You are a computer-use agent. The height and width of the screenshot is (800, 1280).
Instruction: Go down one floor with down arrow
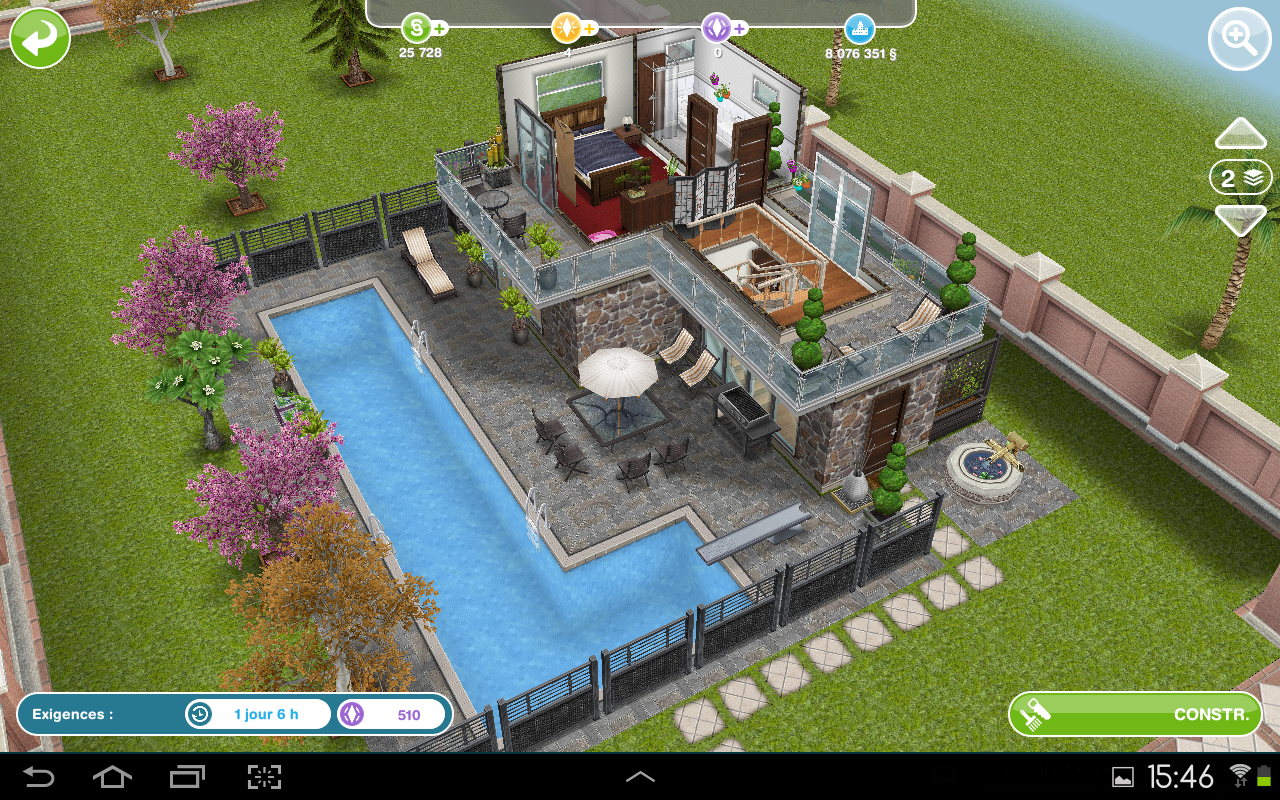coord(1240,219)
